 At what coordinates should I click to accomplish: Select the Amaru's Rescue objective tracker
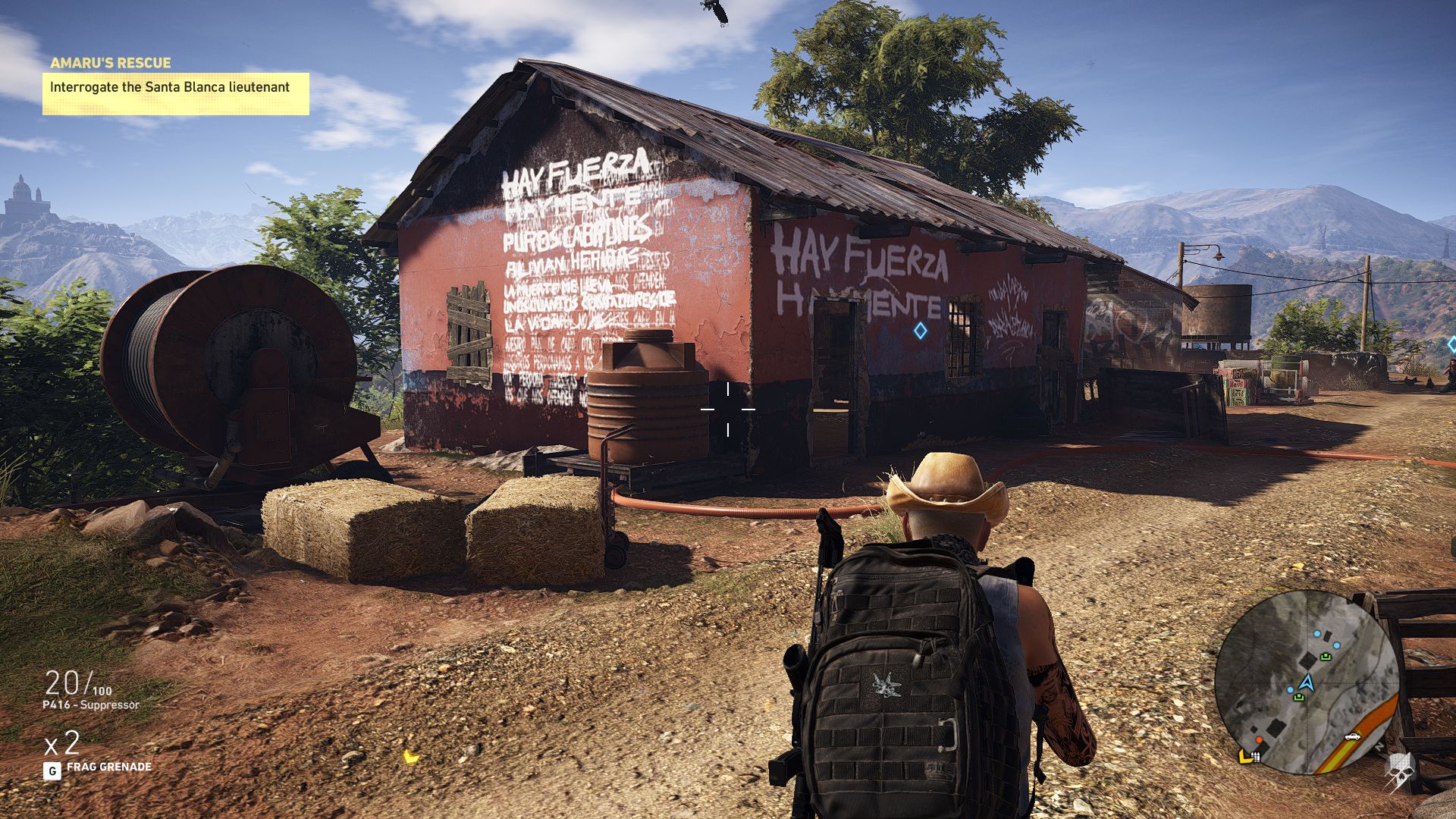tap(175, 86)
